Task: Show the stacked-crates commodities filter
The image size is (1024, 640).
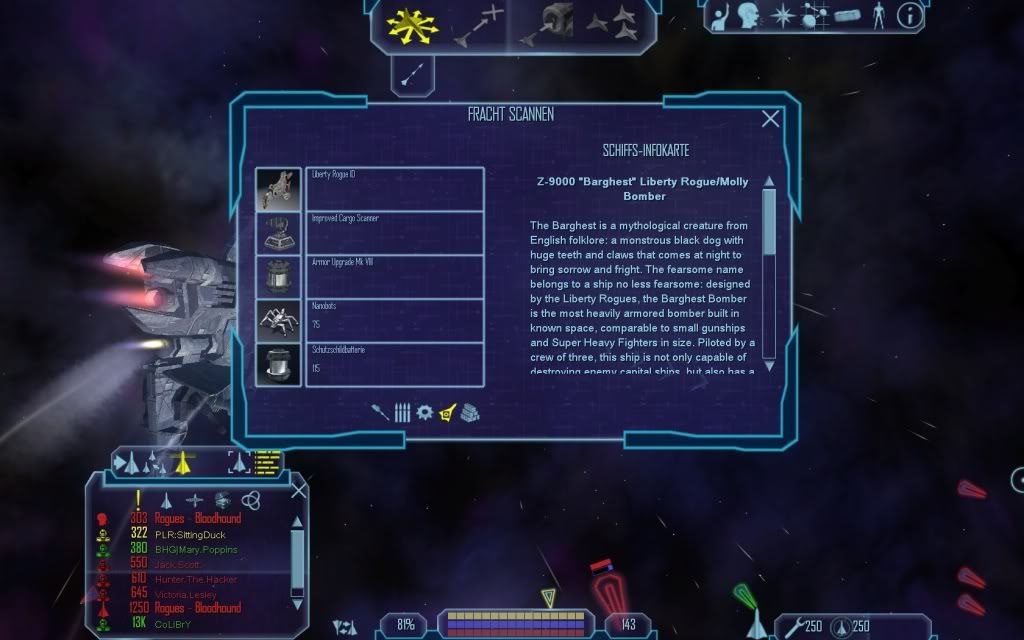Action: [x=470, y=412]
